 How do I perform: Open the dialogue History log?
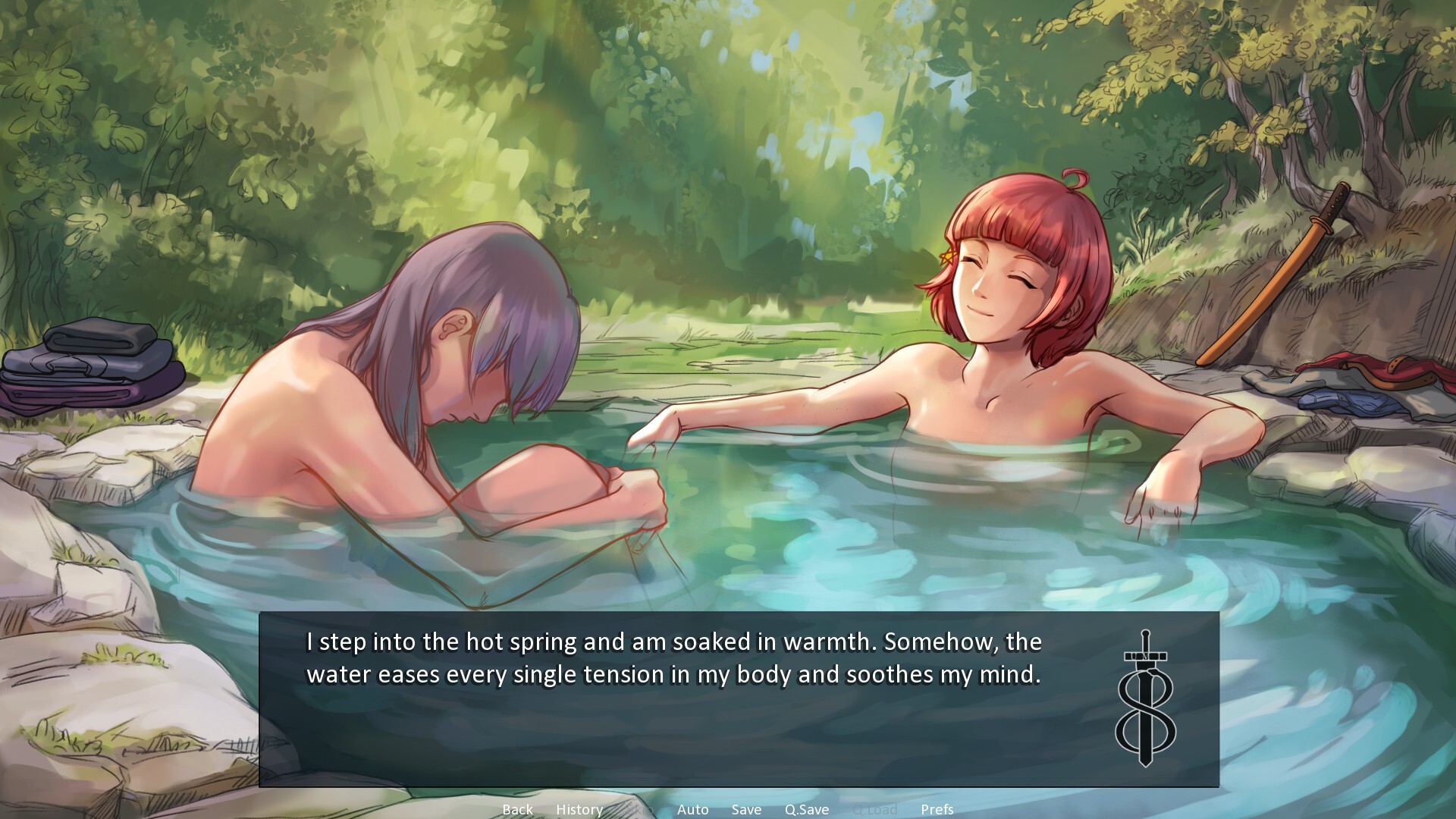pos(579,809)
